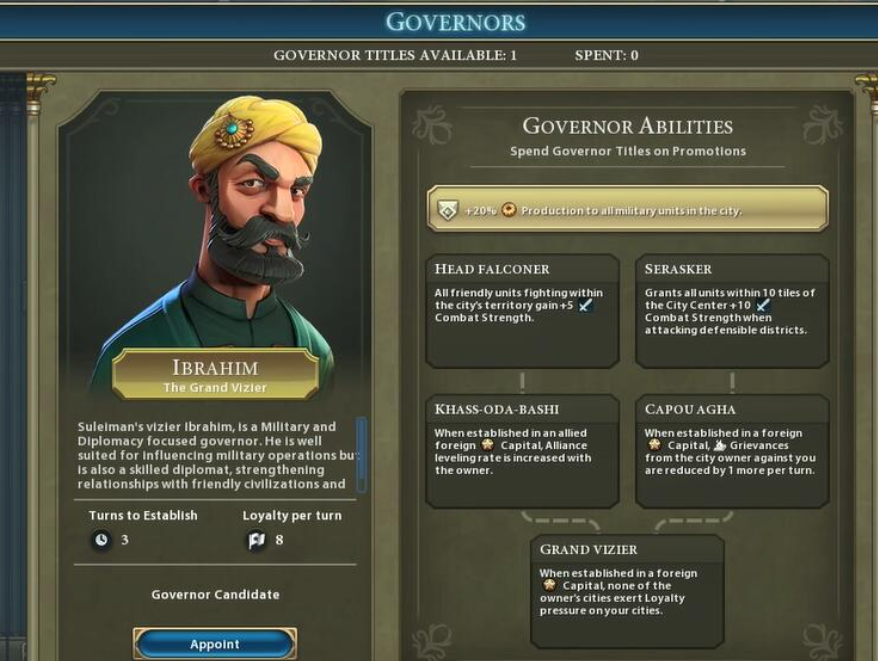
Task: Select the Head Falconer promotion
Action: tap(521, 311)
